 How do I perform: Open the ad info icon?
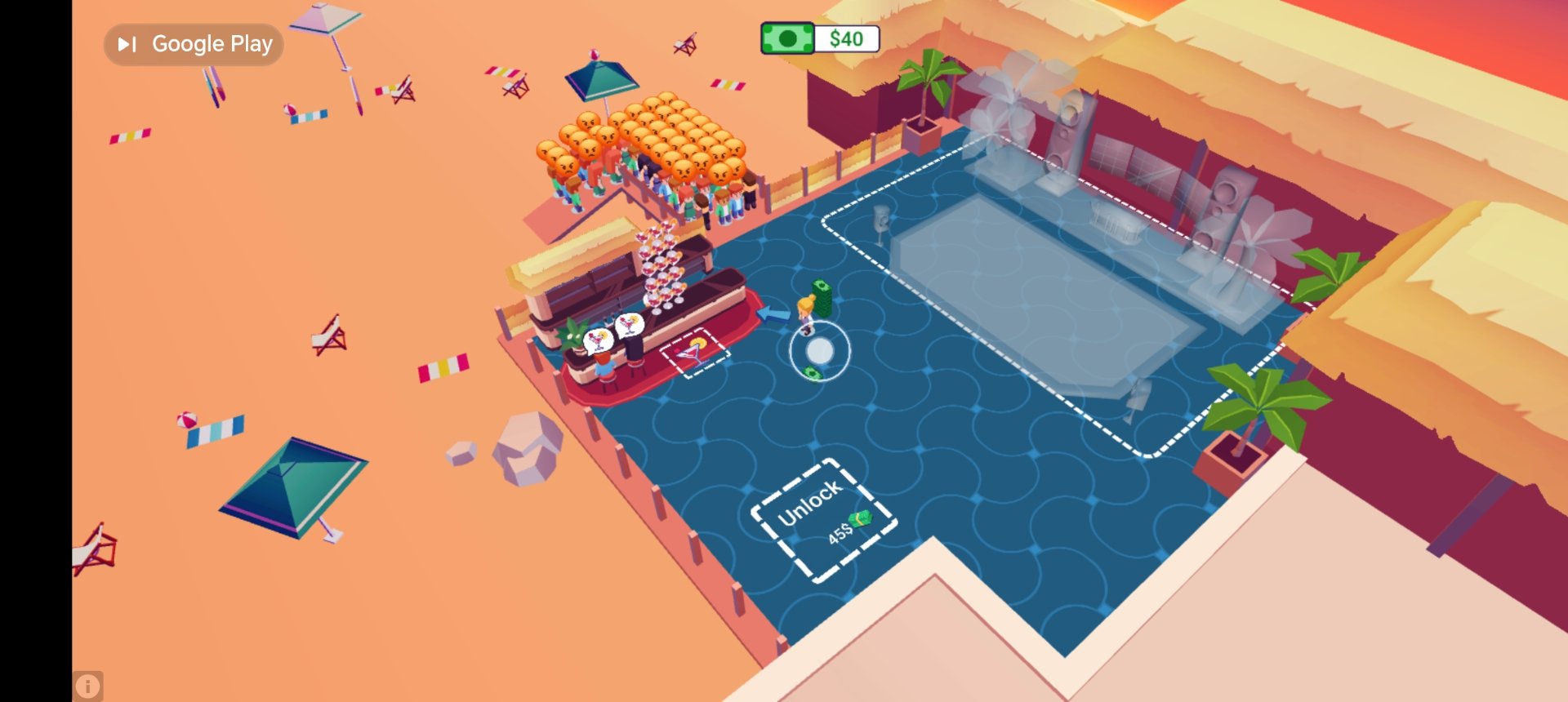click(88, 686)
